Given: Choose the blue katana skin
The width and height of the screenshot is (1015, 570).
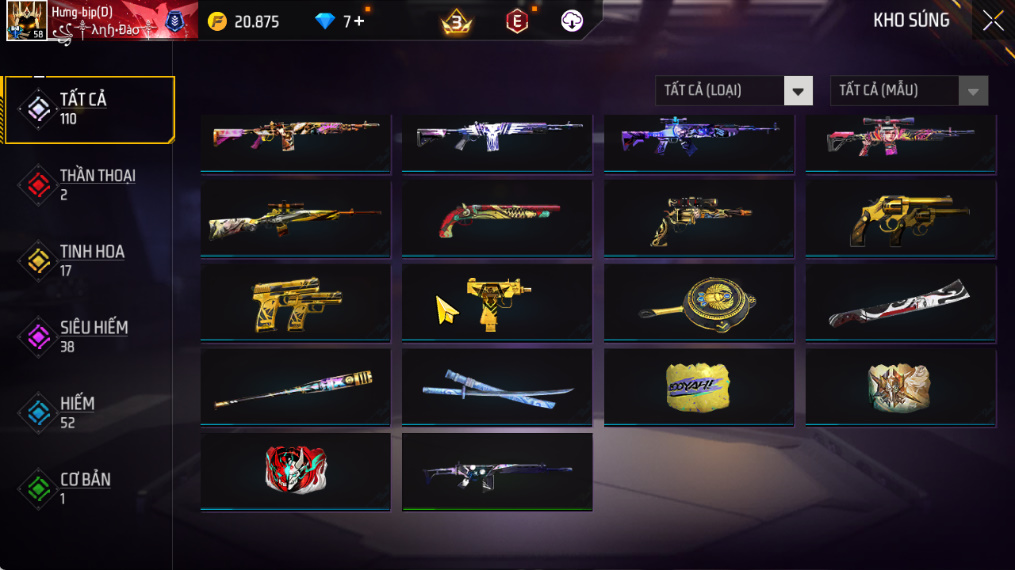Looking at the screenshot, I should (496, 386).
